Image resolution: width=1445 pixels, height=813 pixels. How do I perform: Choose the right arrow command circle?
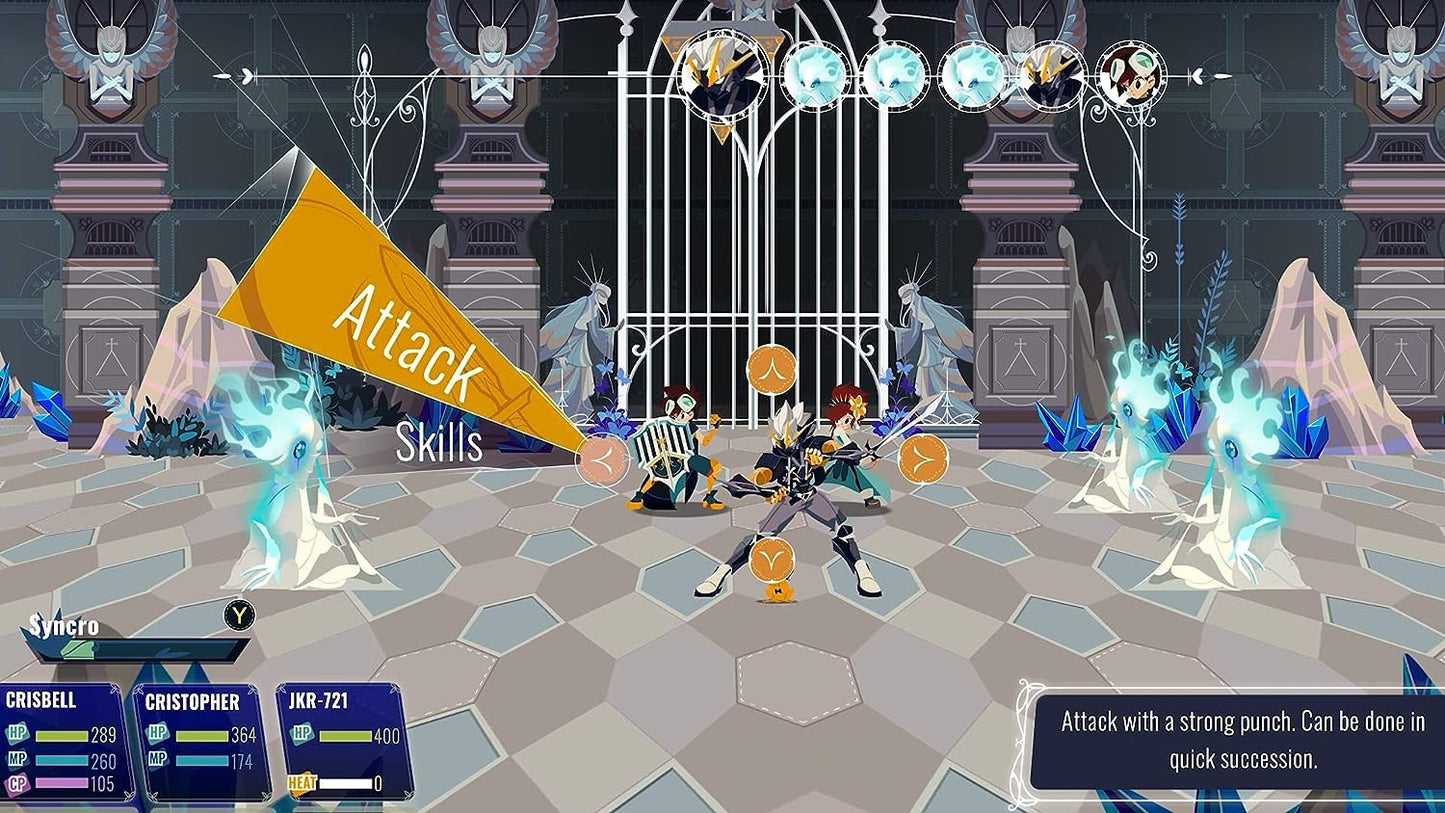click(x=922, y=459)
